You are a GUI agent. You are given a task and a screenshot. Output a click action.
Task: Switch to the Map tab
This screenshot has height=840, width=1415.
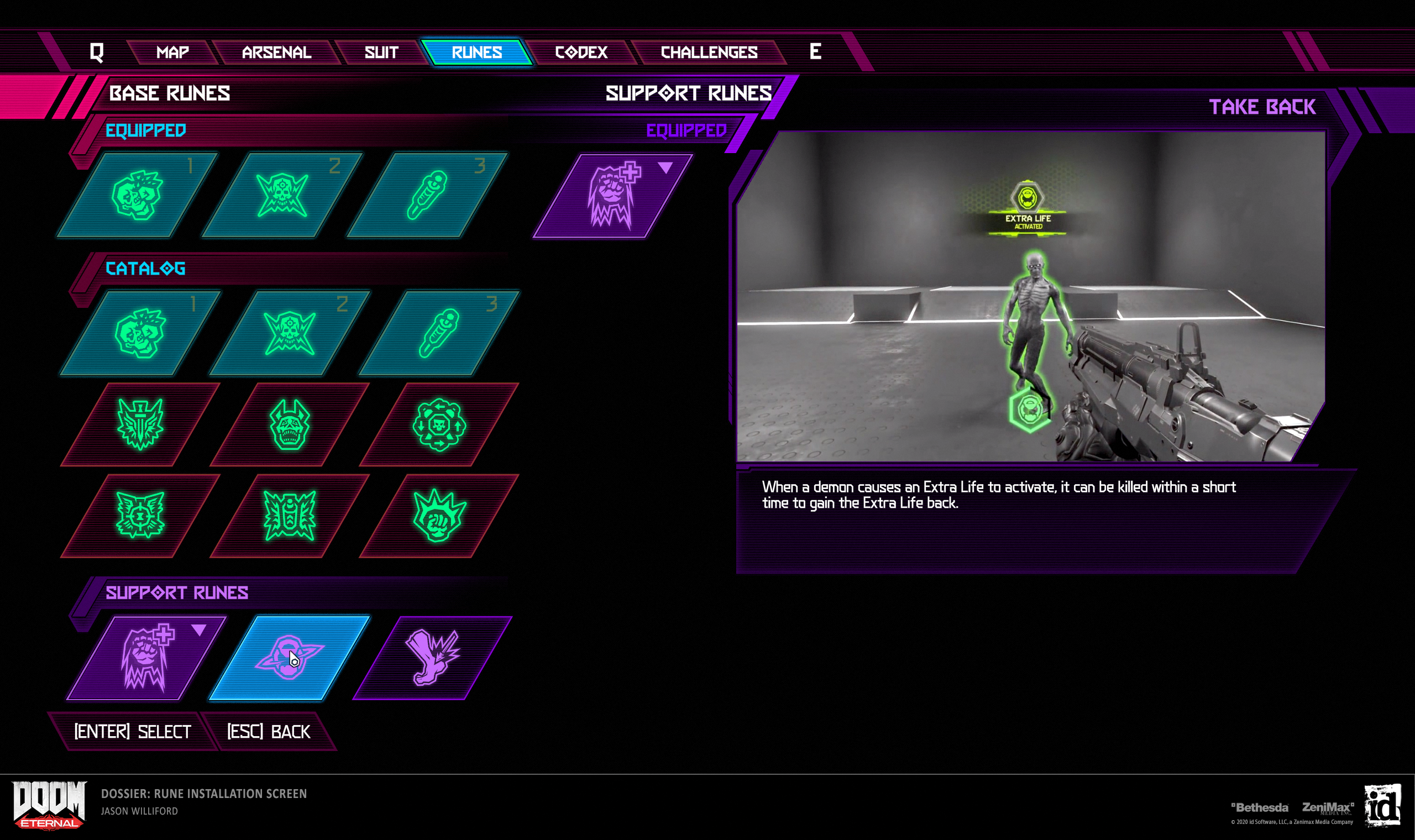point(172,53)
